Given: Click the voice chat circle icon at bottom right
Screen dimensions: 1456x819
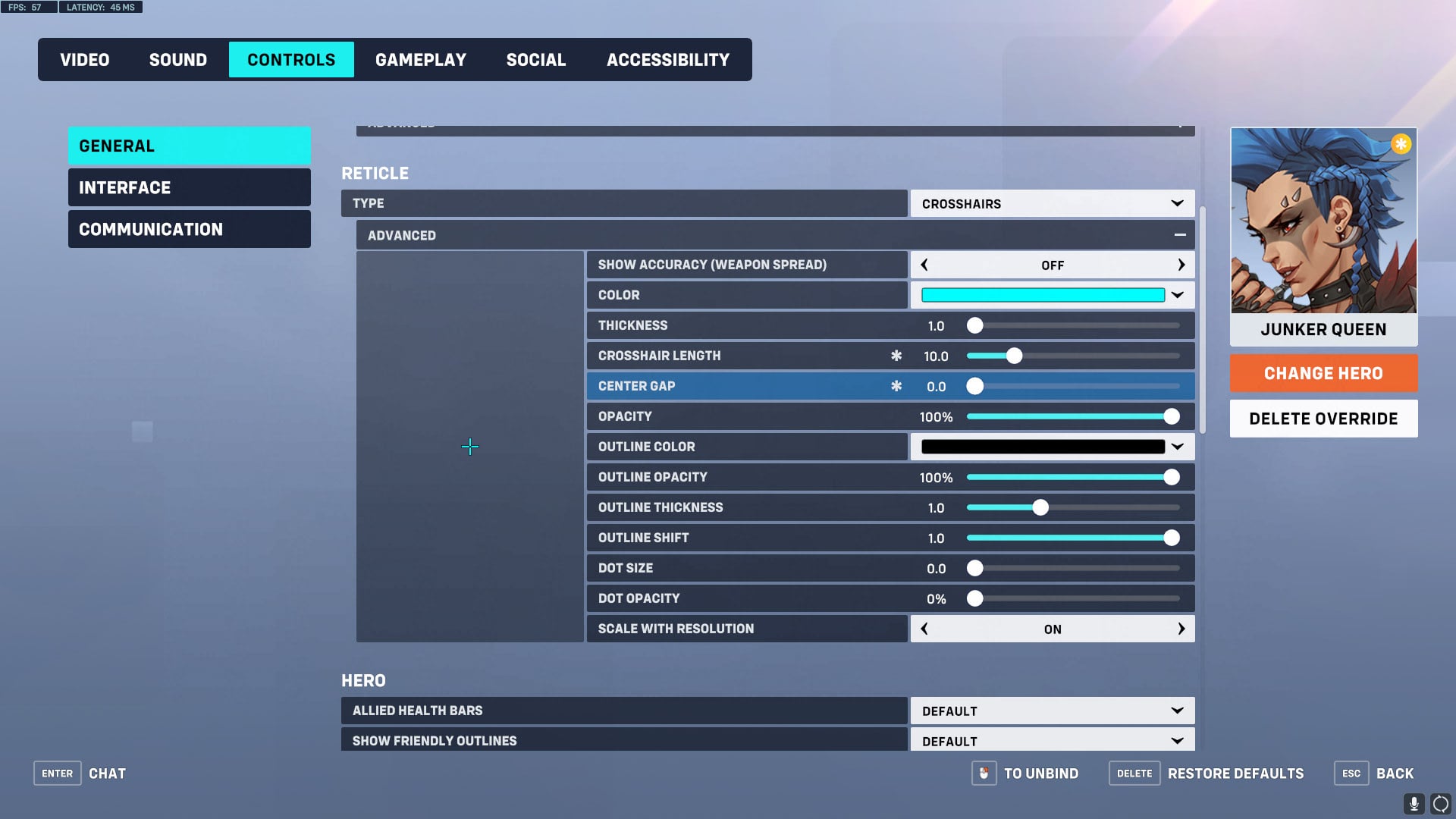Looking at the screenshot, I should (1441, 802).
